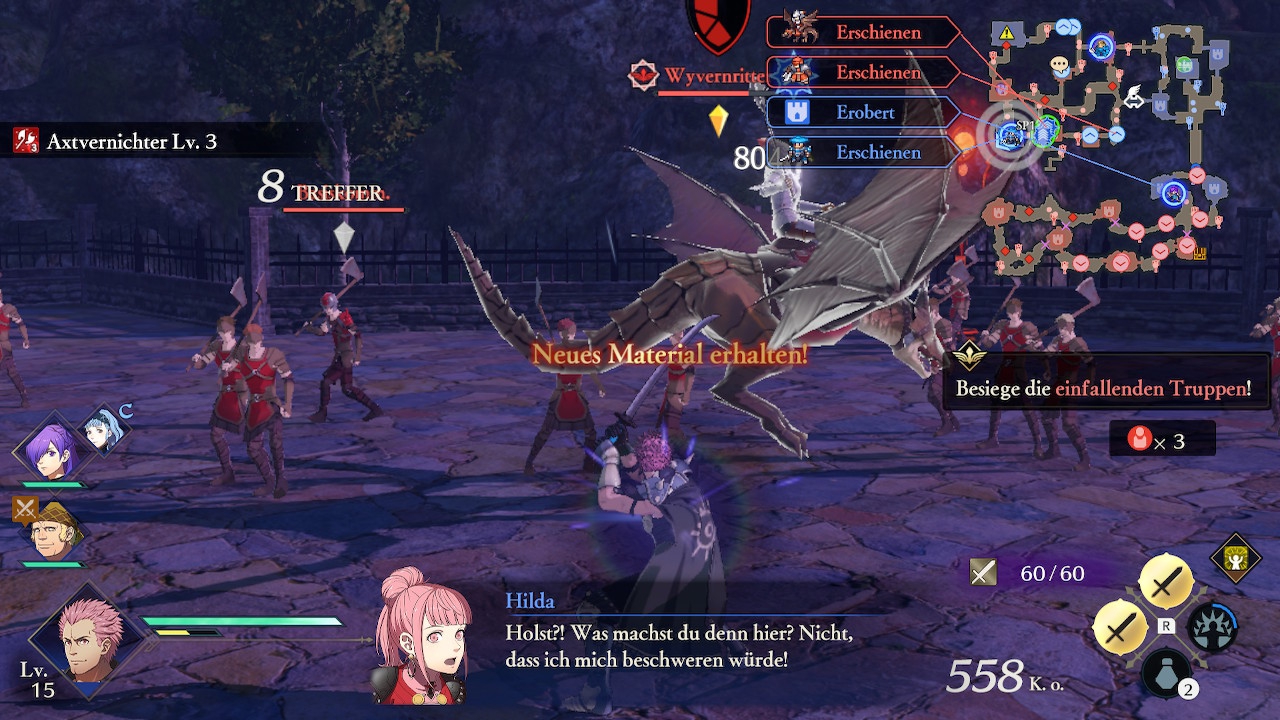The width and height of the screenshot is (1280, 720).
Task: Select the red armored soldier Erschienen notification
Action: click(860, 72)
